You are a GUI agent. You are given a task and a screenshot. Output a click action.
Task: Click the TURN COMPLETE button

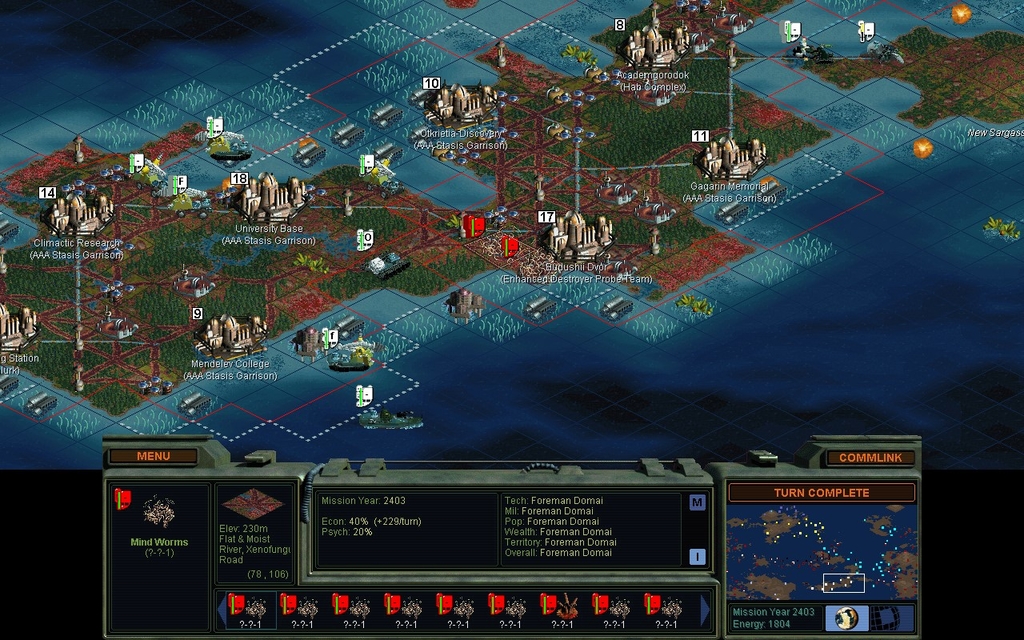coord(821,493)
